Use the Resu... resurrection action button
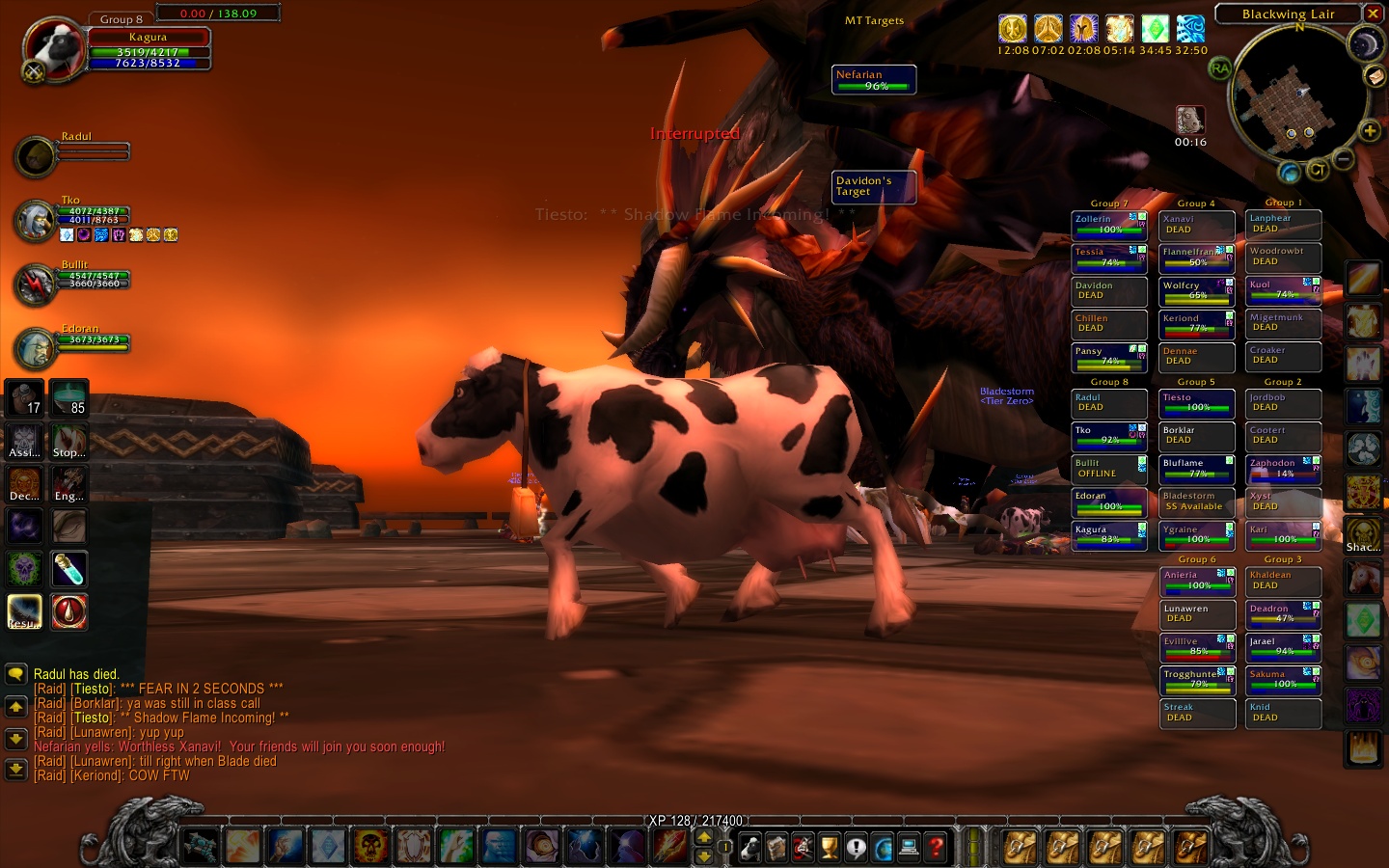 [25, 611]
